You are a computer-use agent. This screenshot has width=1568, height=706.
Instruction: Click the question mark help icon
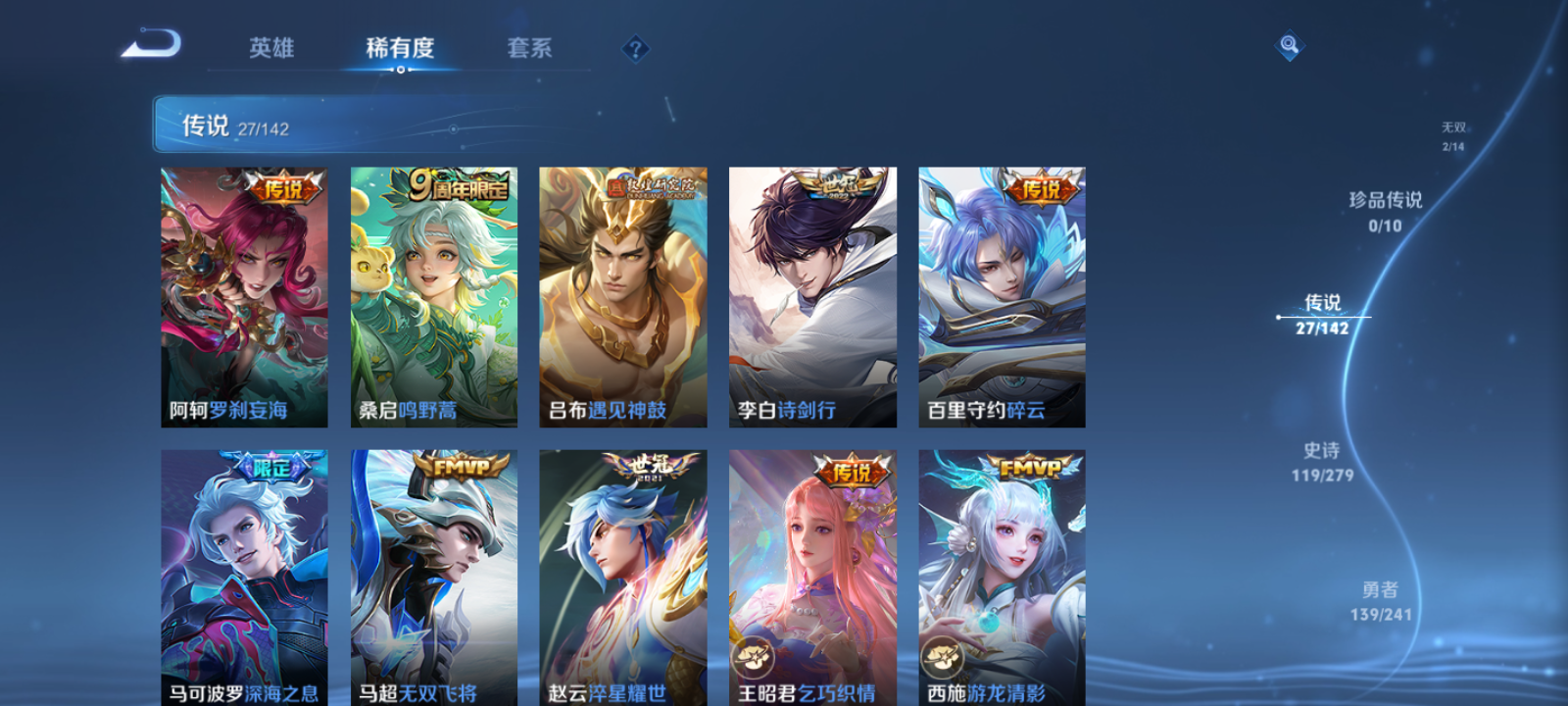coord(637,47)
